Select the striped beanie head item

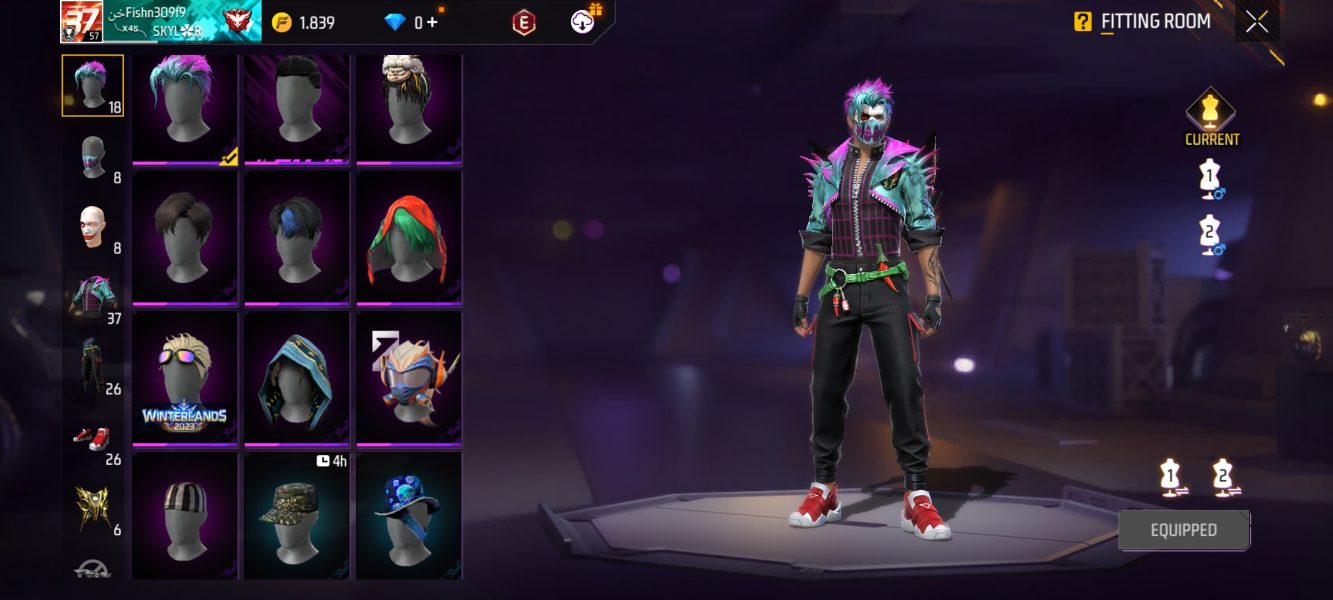click(x=185, y=515)
